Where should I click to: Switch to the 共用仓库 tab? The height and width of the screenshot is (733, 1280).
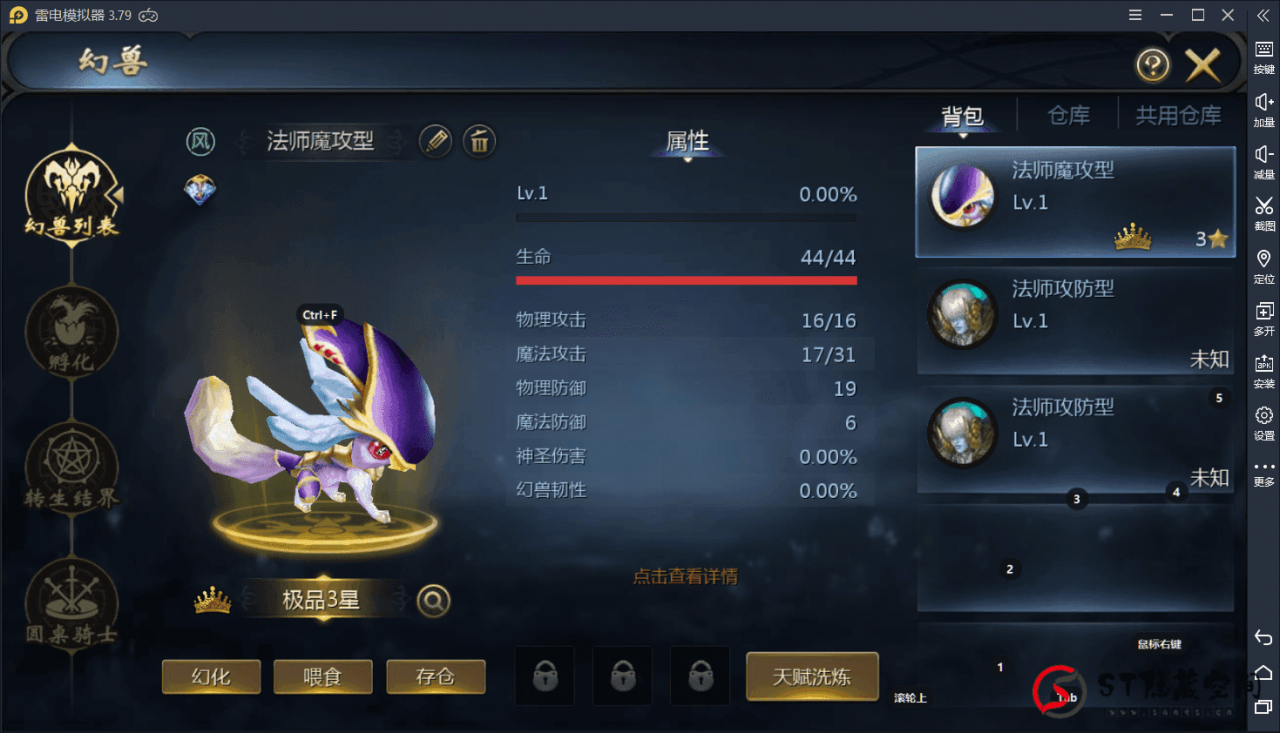click(x=1178, y=114)
